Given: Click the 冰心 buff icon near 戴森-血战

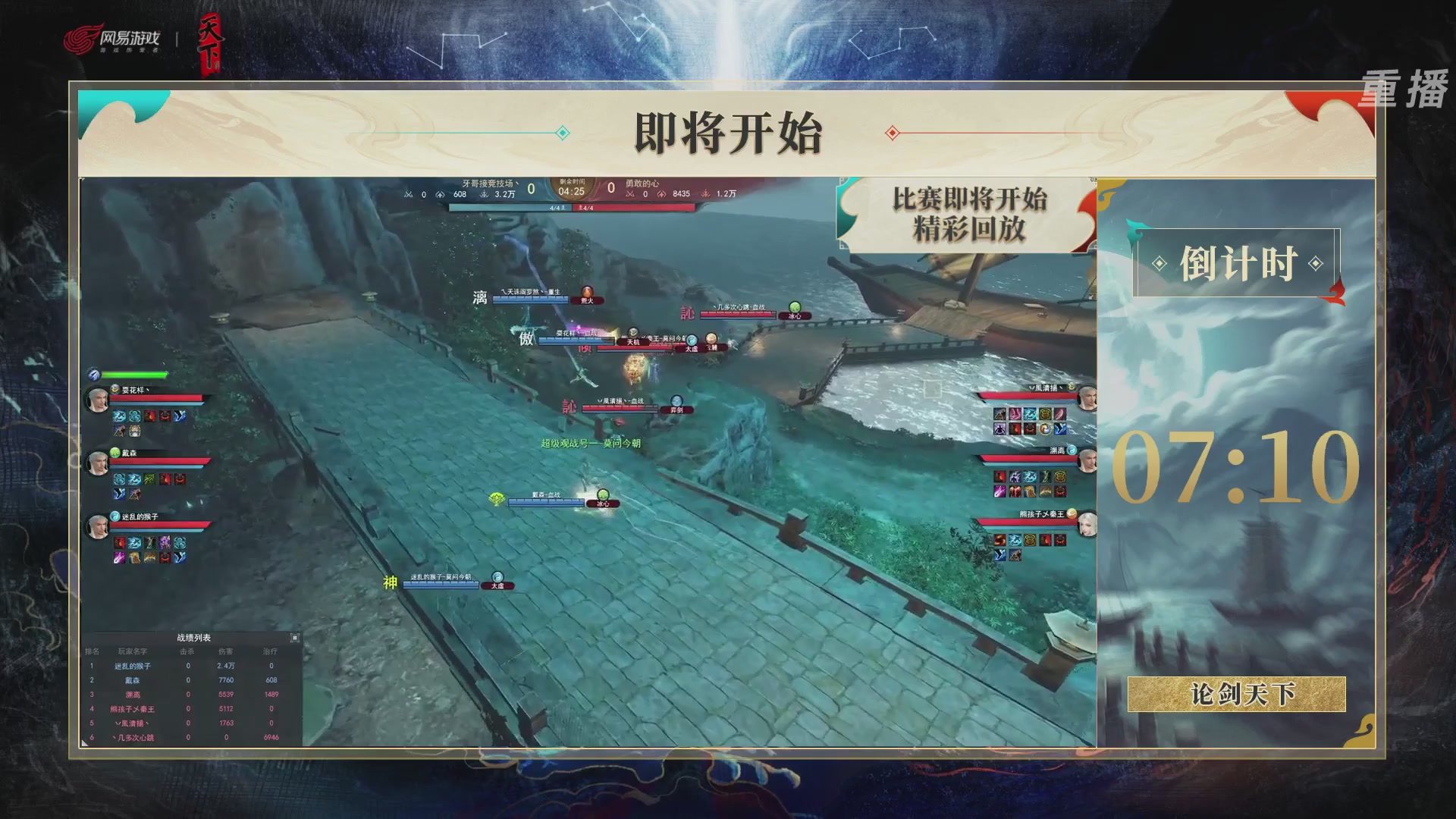Looking at the screenshot, I should coord(601,502).
